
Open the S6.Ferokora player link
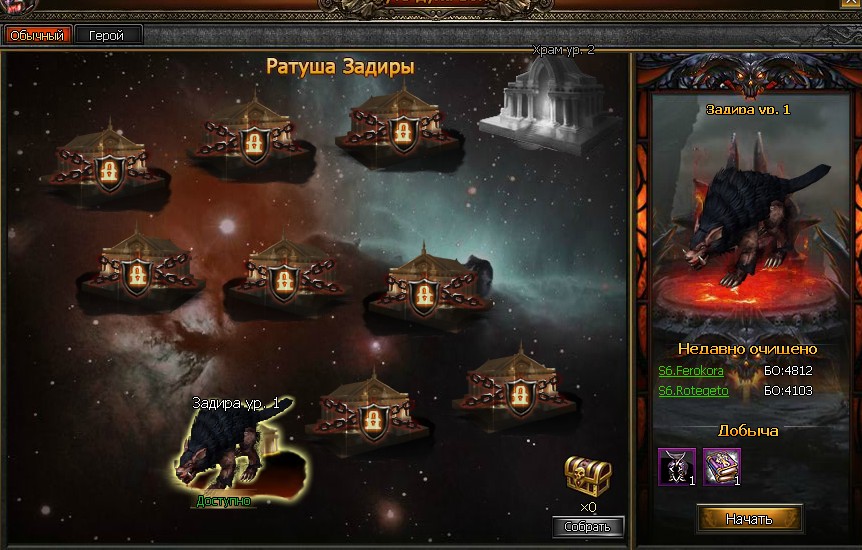coord(691,371)
